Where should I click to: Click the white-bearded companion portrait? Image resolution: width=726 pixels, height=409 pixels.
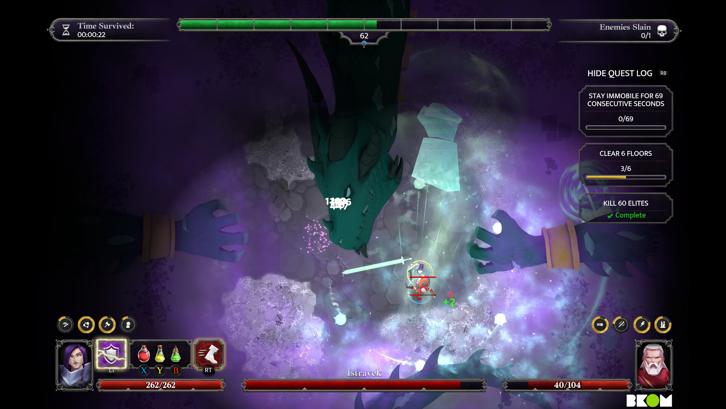point(653,362)
